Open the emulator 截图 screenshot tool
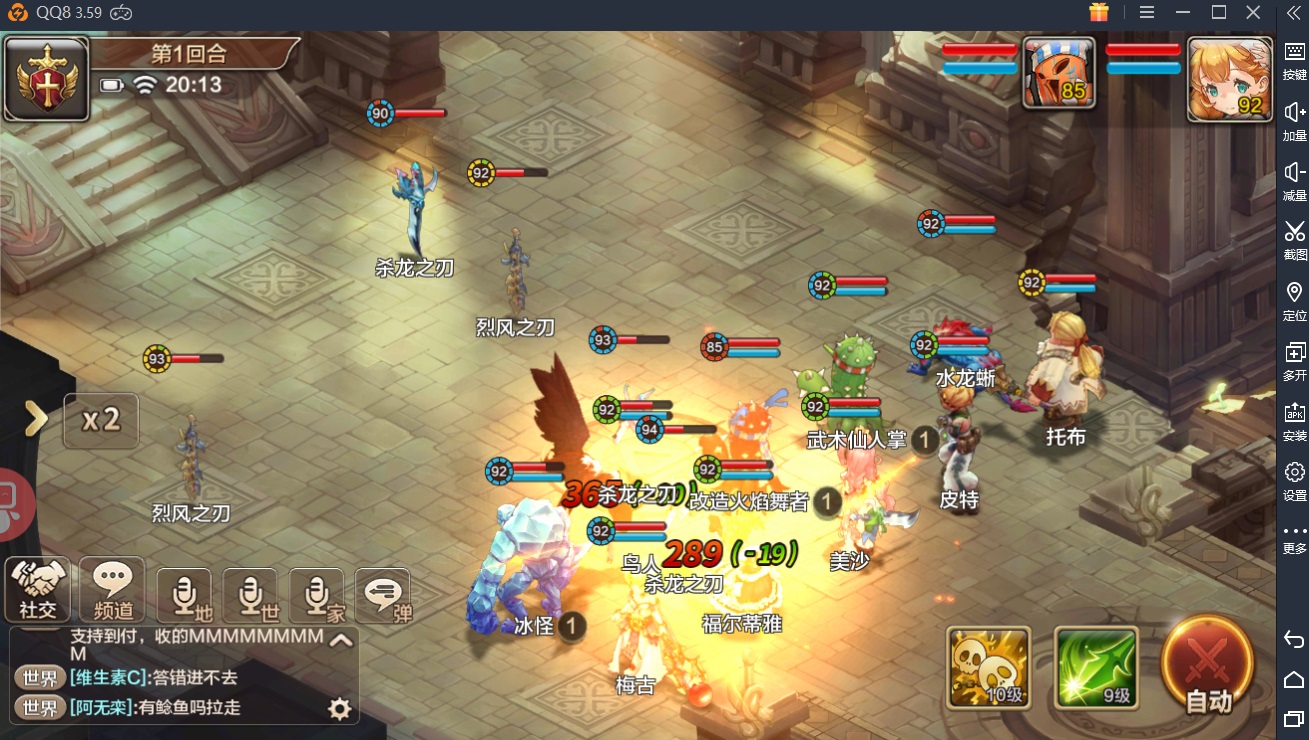 click(1294, 240)
